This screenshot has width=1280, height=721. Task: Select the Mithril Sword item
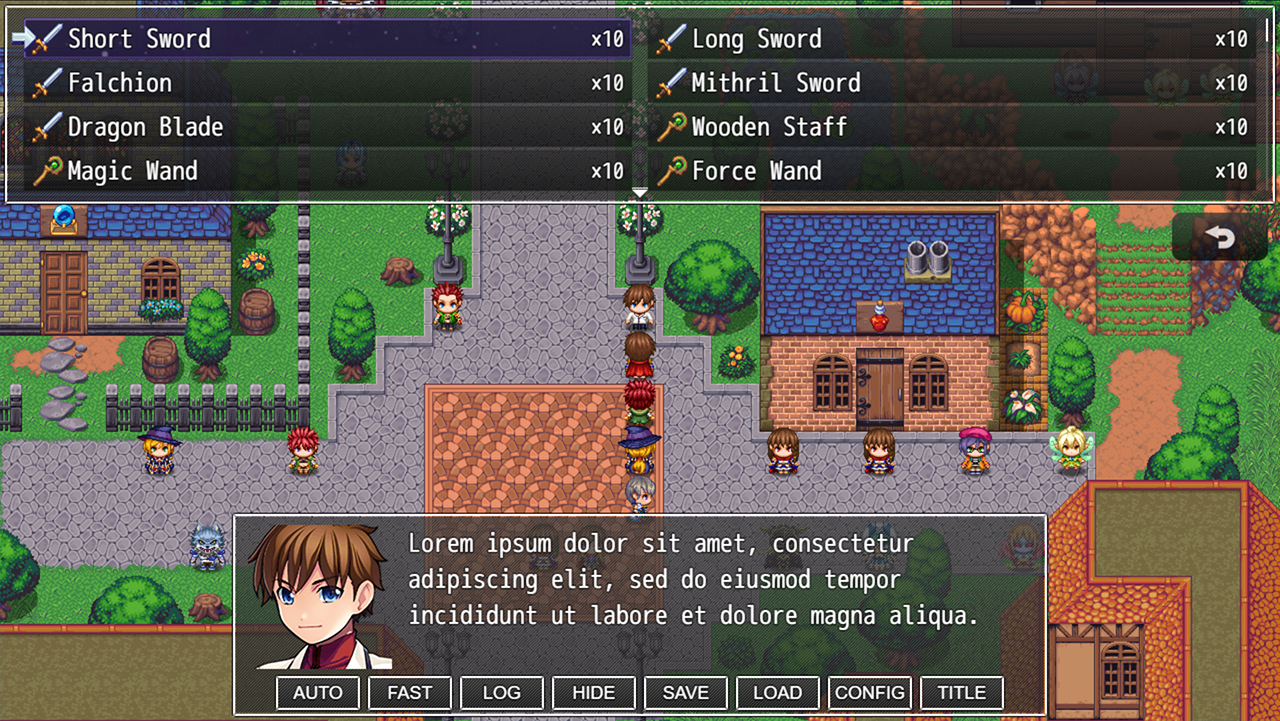(x=952, y=83)
